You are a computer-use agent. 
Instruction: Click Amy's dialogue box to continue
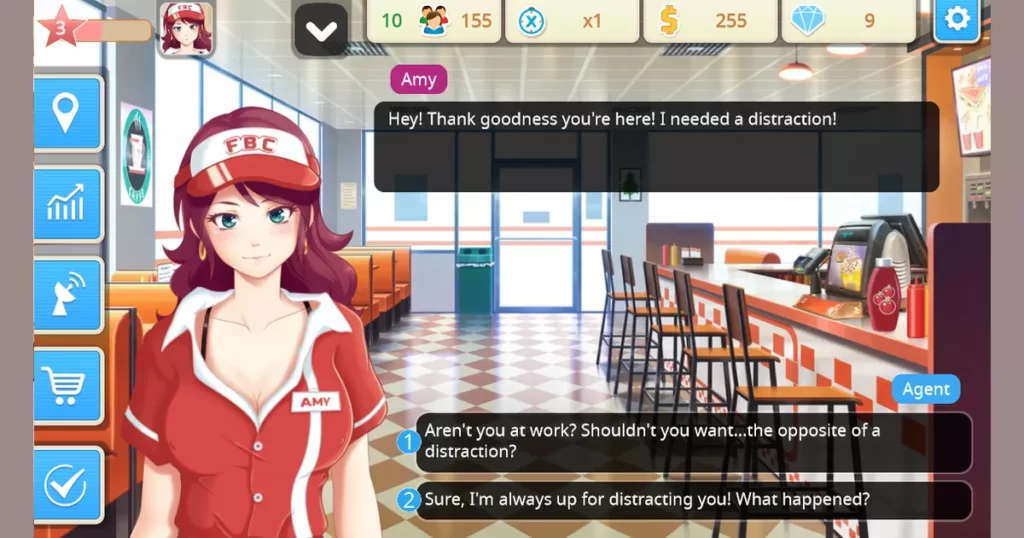(x=656, y=146)
